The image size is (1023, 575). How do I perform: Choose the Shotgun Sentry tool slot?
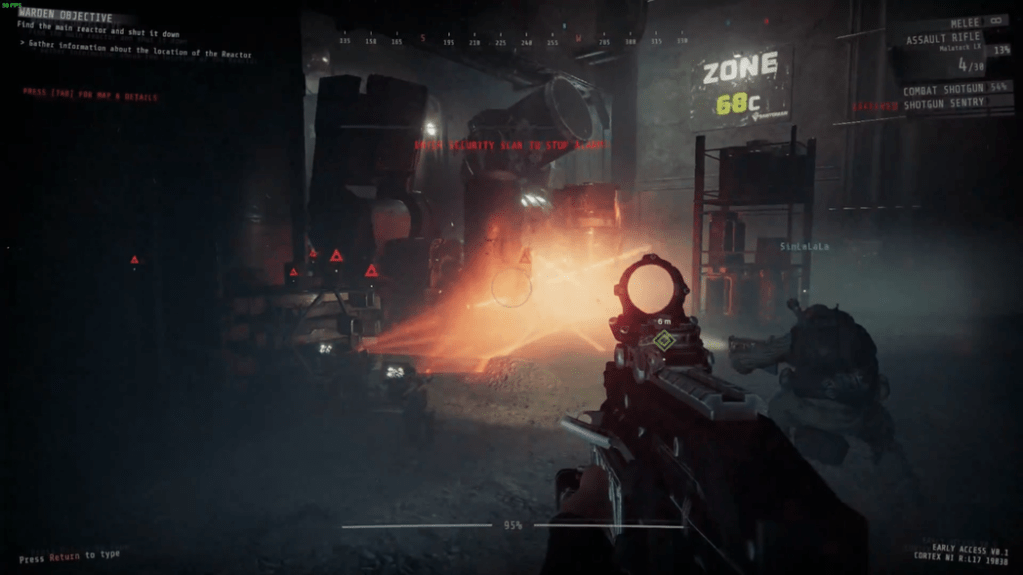[945, 103]
